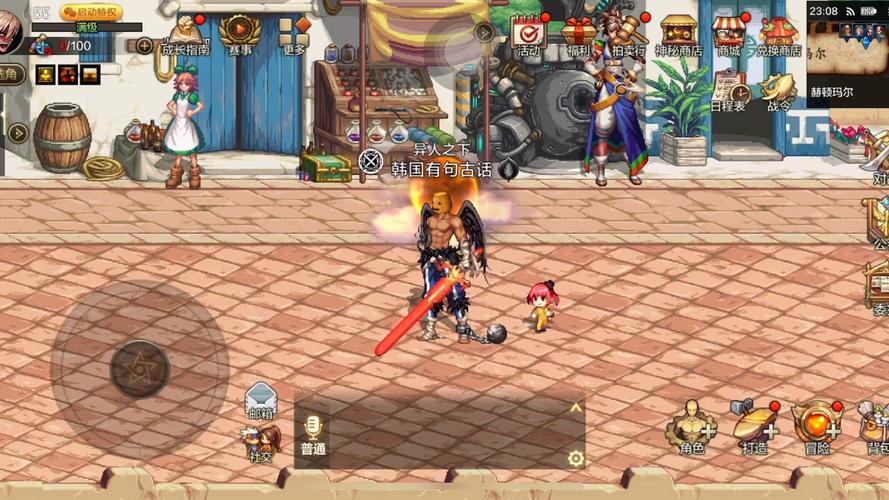The height and width of the screenshot is (500, 889).
Task: Open the 拍卖行 auction house
Action: pos(628,35)
